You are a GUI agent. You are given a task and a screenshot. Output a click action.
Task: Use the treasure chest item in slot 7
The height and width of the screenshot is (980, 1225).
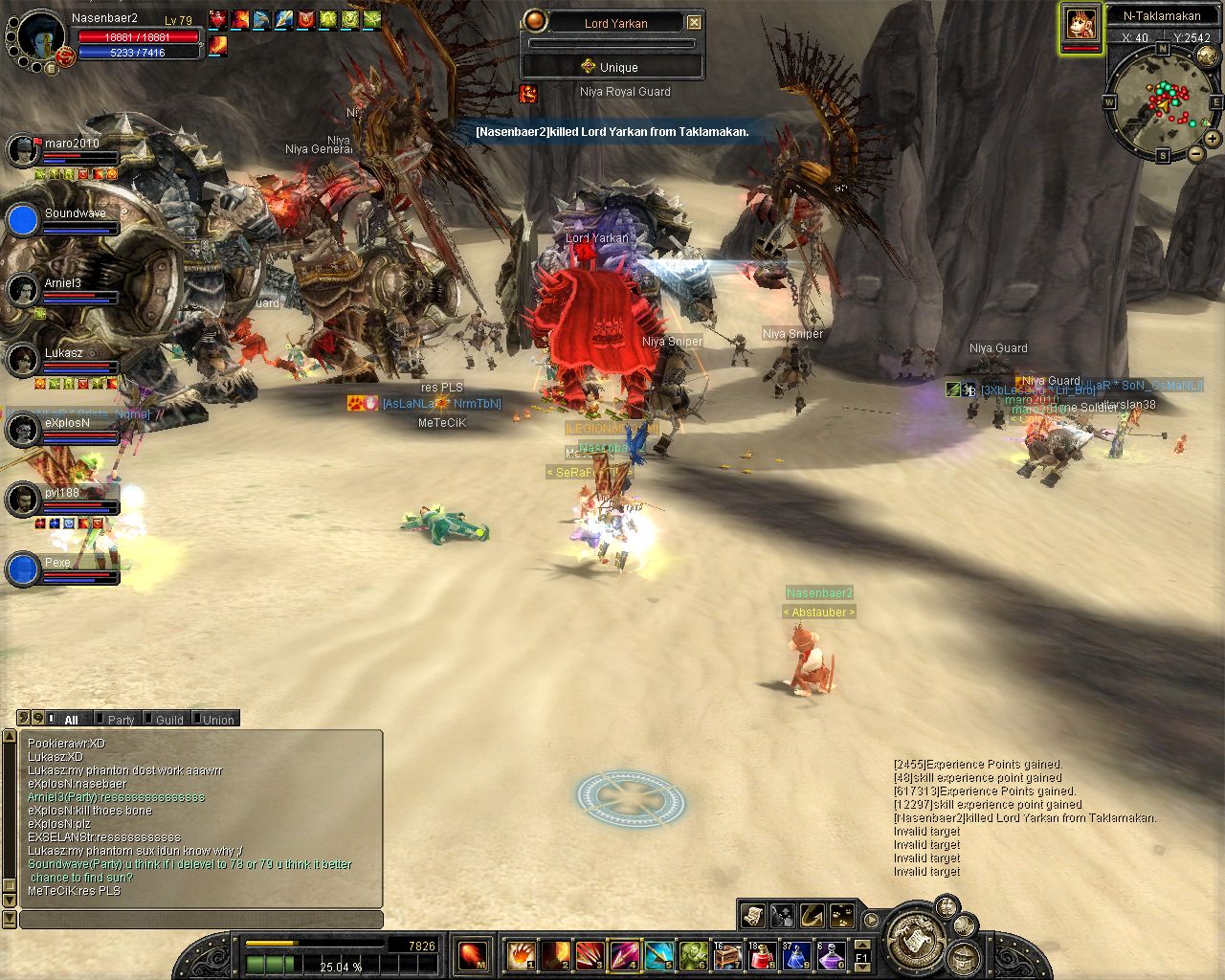727,955
